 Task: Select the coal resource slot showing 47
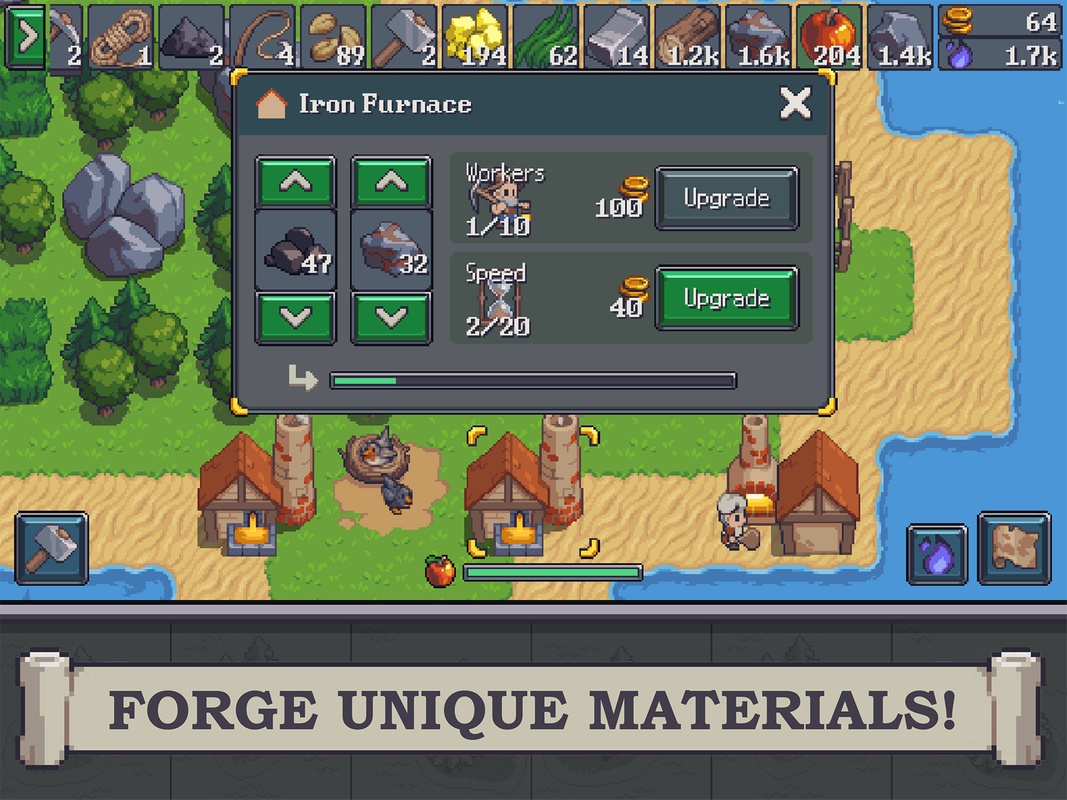(x=295, y=250)
